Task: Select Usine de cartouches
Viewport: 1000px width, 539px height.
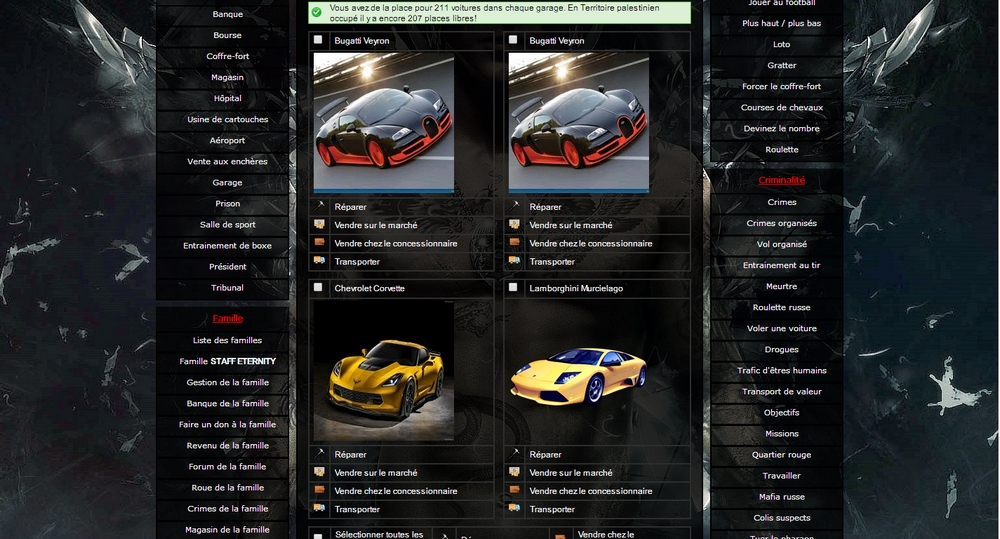Action: [227, 120]
